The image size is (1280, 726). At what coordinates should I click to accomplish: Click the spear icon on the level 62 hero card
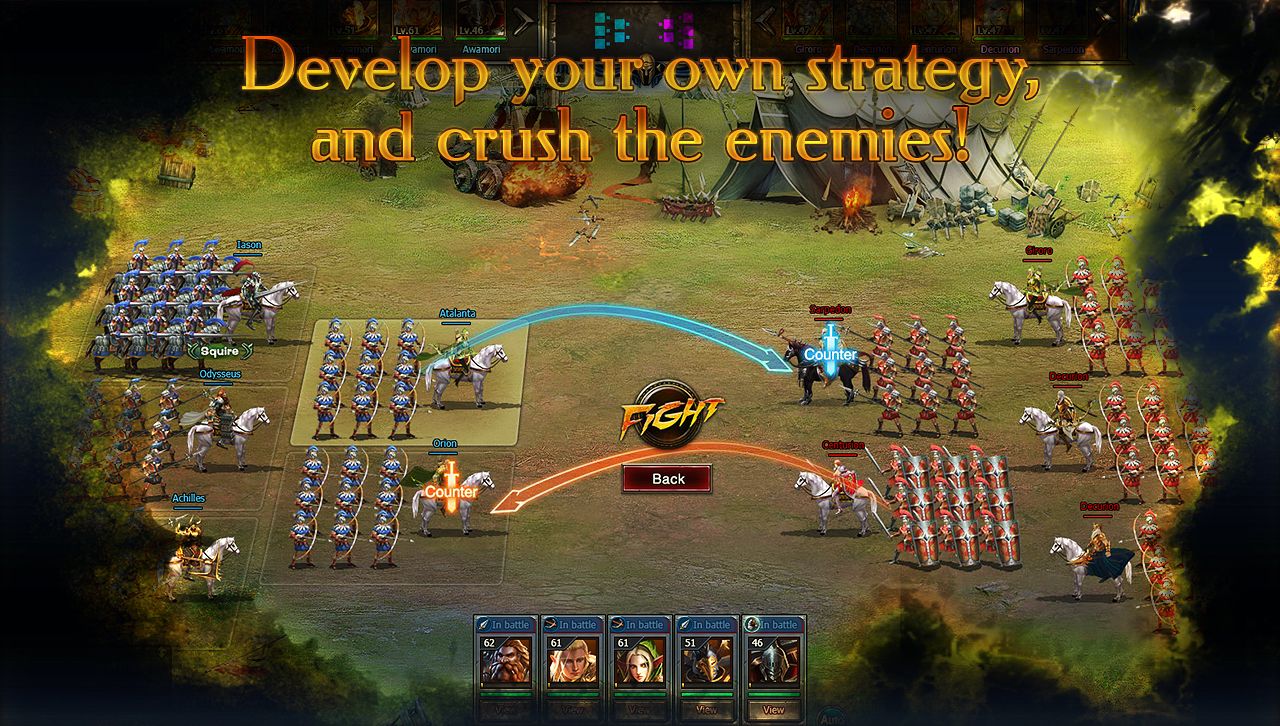click(485, 625)
